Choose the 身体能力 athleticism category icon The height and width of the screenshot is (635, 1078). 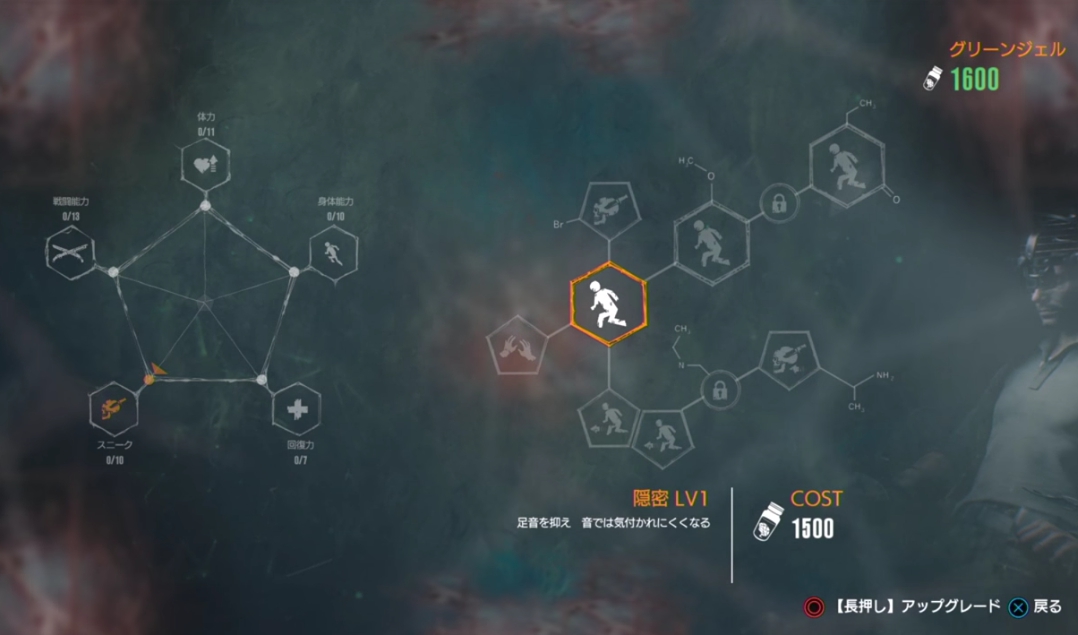tap(335, 250)
